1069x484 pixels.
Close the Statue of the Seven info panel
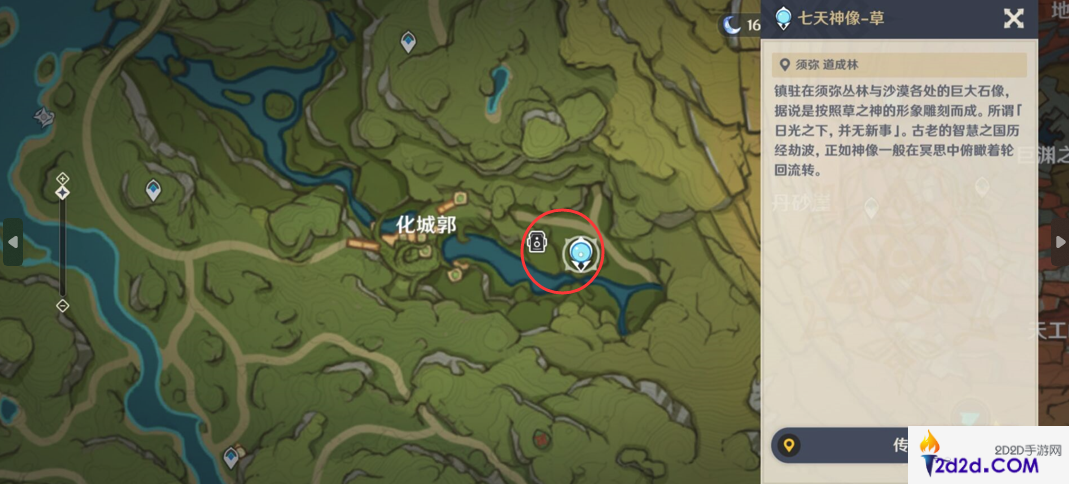tap(1013, 18)
